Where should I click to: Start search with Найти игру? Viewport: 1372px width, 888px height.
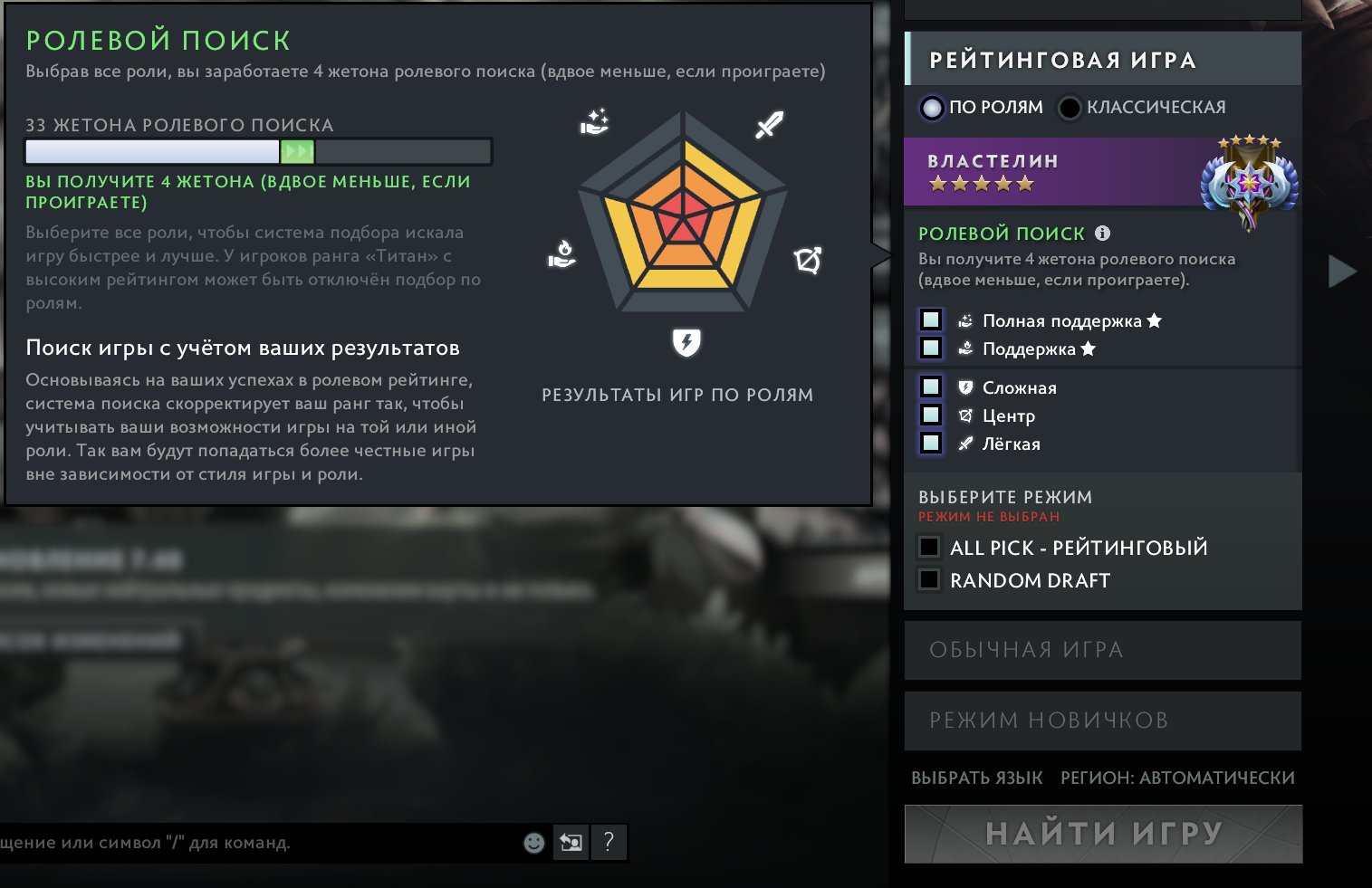(1103, 834)
